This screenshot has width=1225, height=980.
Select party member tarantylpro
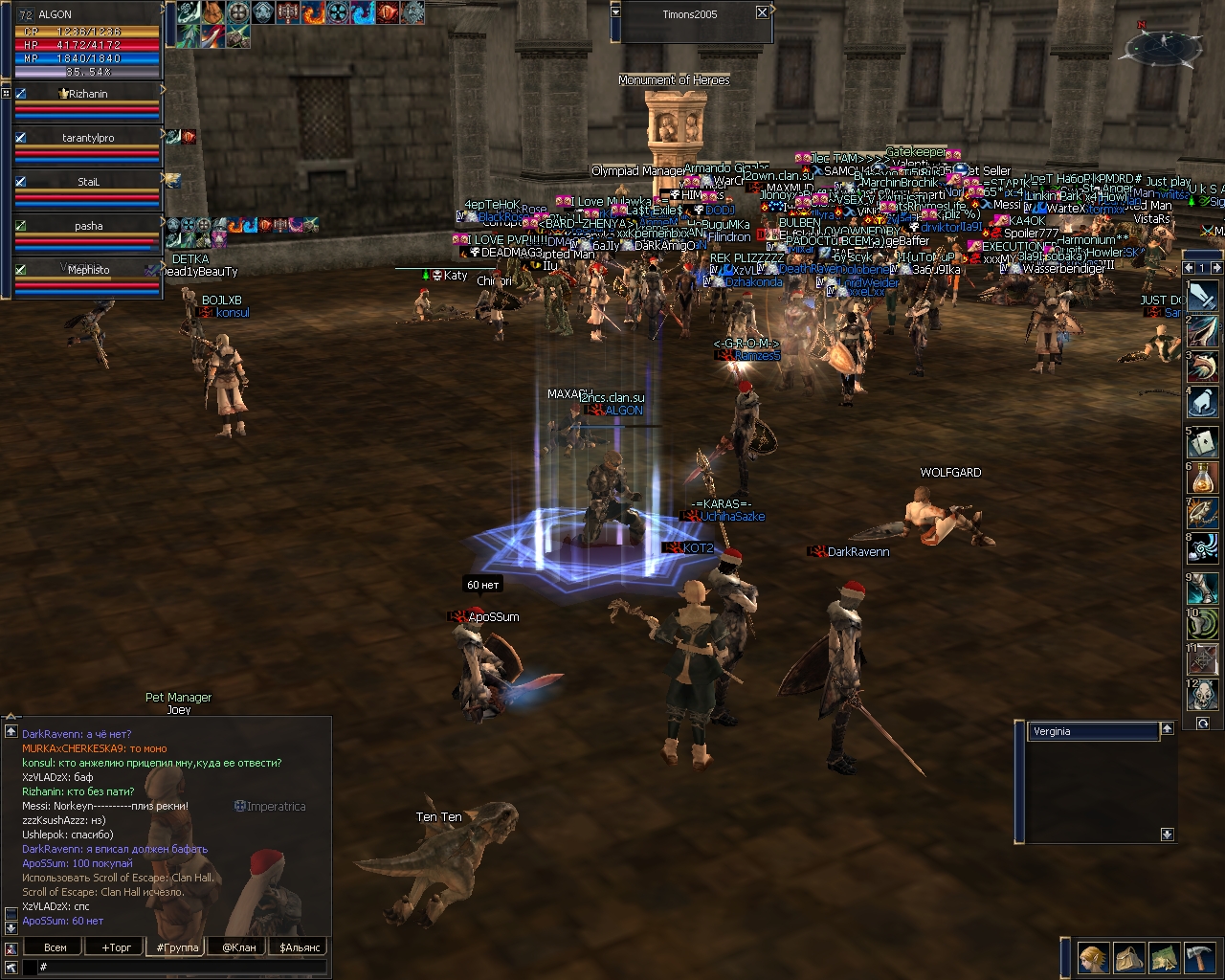[88, 139]
